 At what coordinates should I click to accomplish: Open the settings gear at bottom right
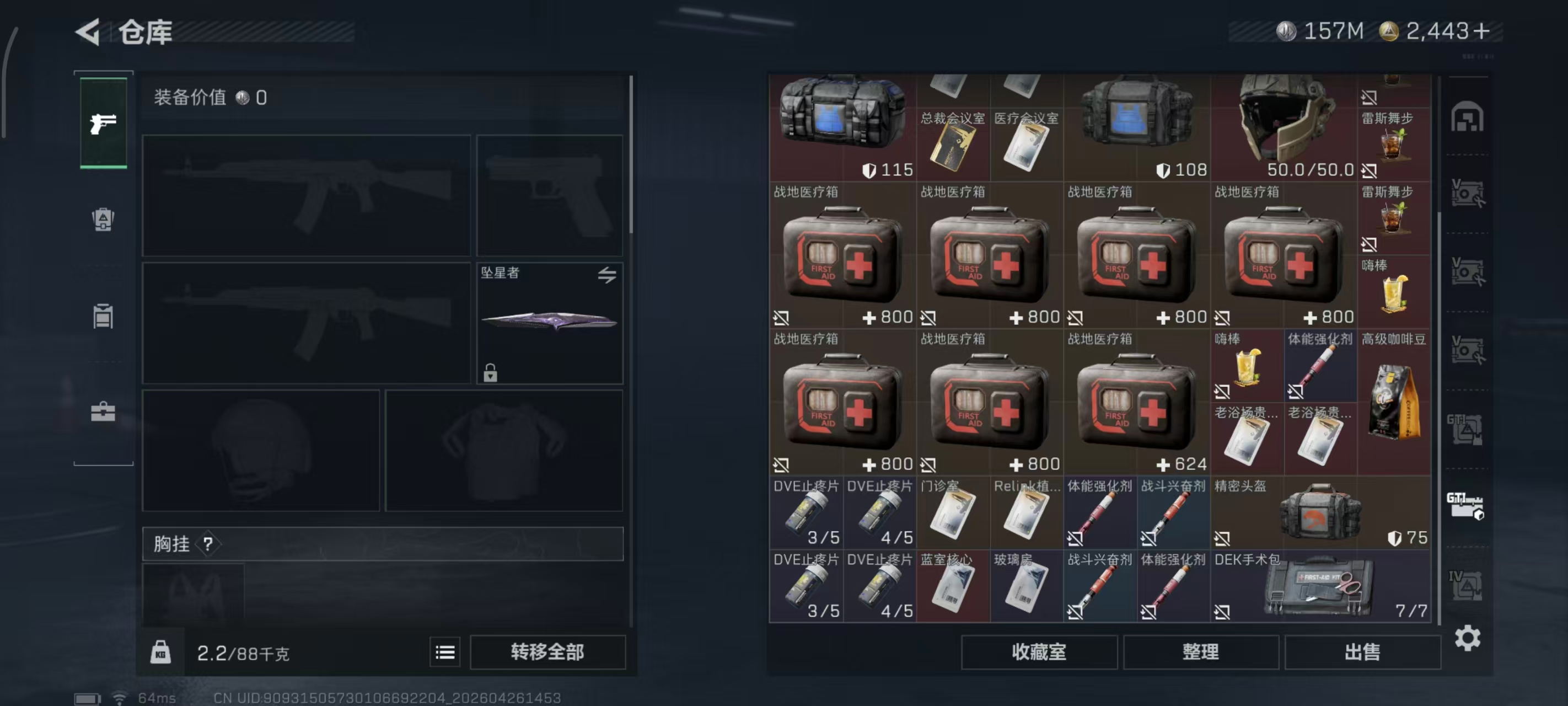pyautogui.click(x=1468, y=638)
